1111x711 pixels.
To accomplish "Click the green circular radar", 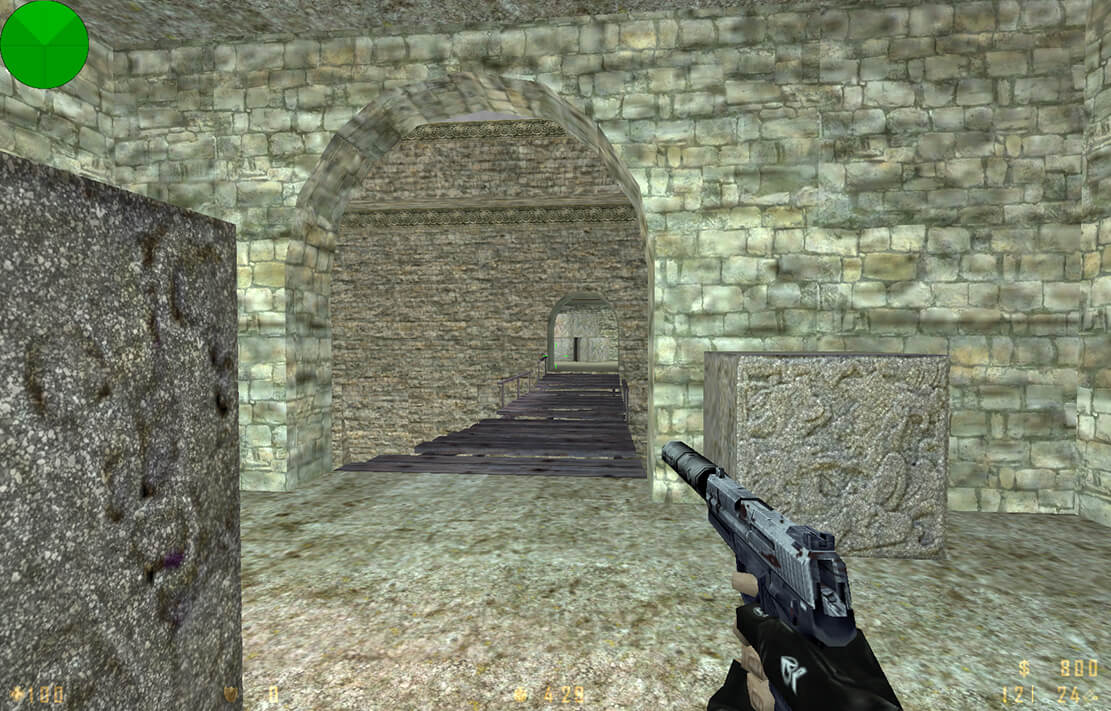I will point(44,44).
